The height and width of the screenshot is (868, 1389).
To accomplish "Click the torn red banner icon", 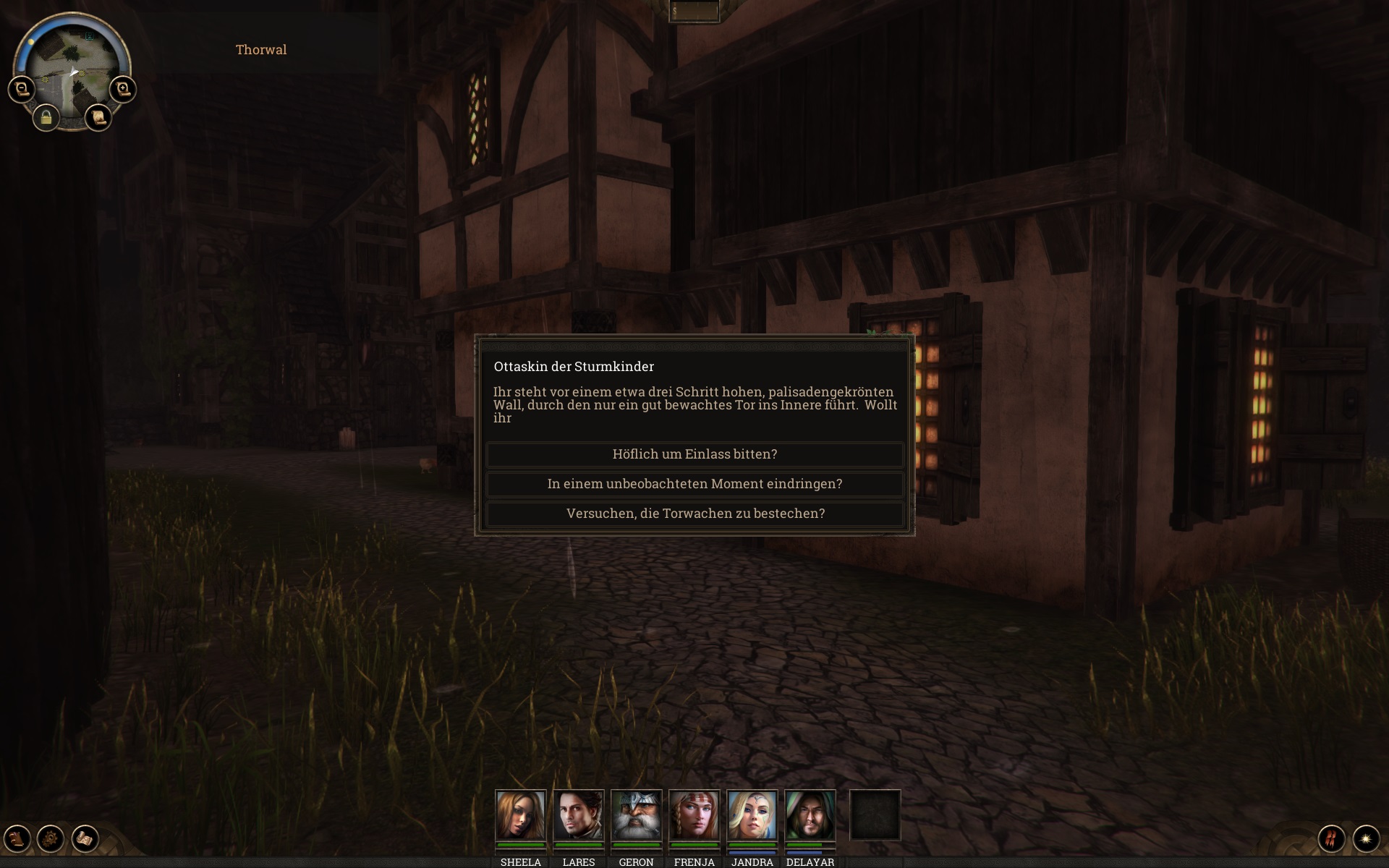I will point(1332,838).
